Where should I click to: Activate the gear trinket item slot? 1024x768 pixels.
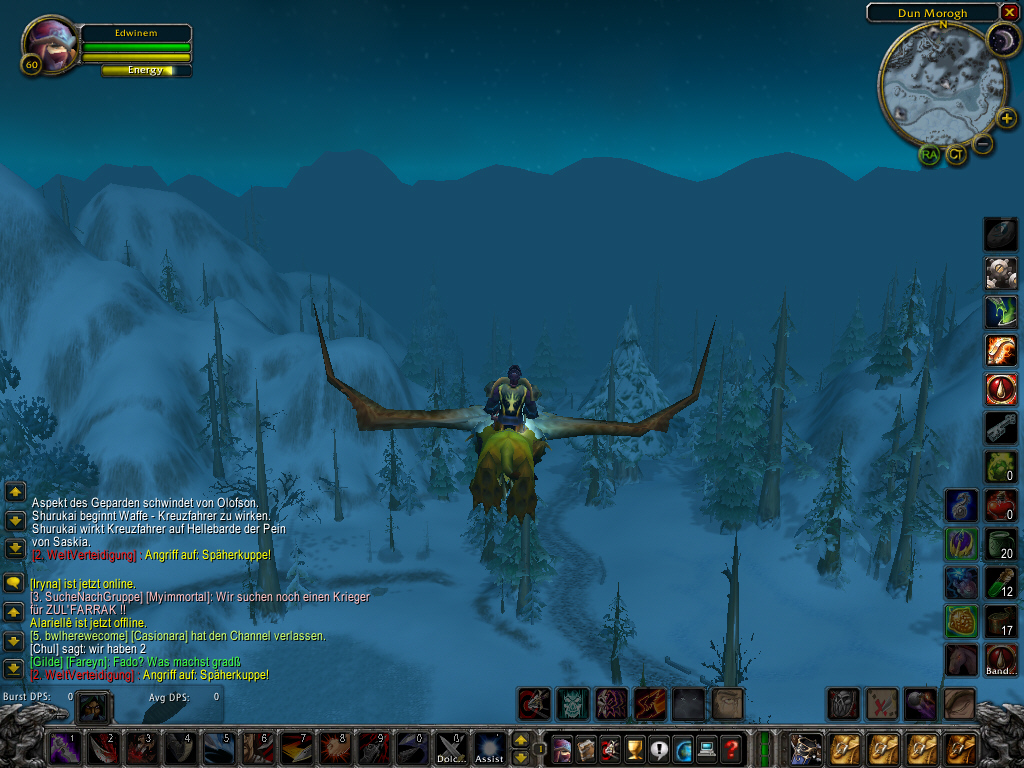(1001, 272)
